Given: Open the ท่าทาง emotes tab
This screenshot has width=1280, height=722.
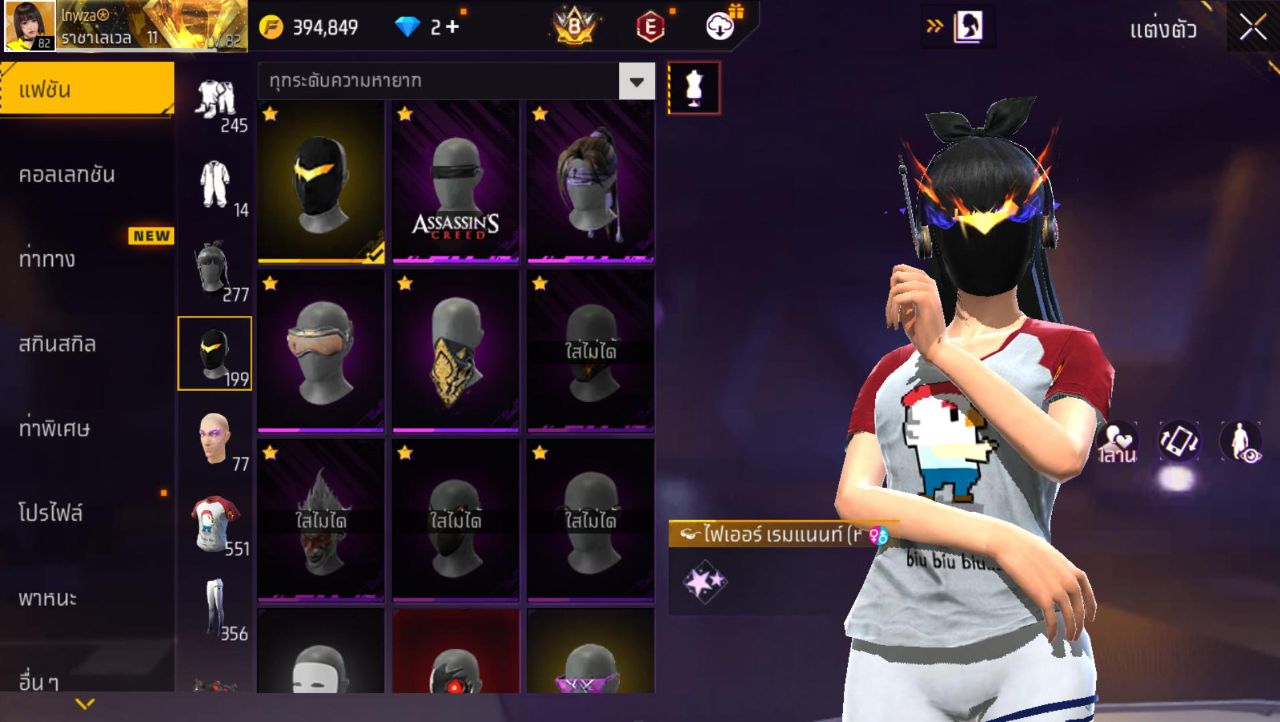Looking at the screenshot, I should point(47,259).
